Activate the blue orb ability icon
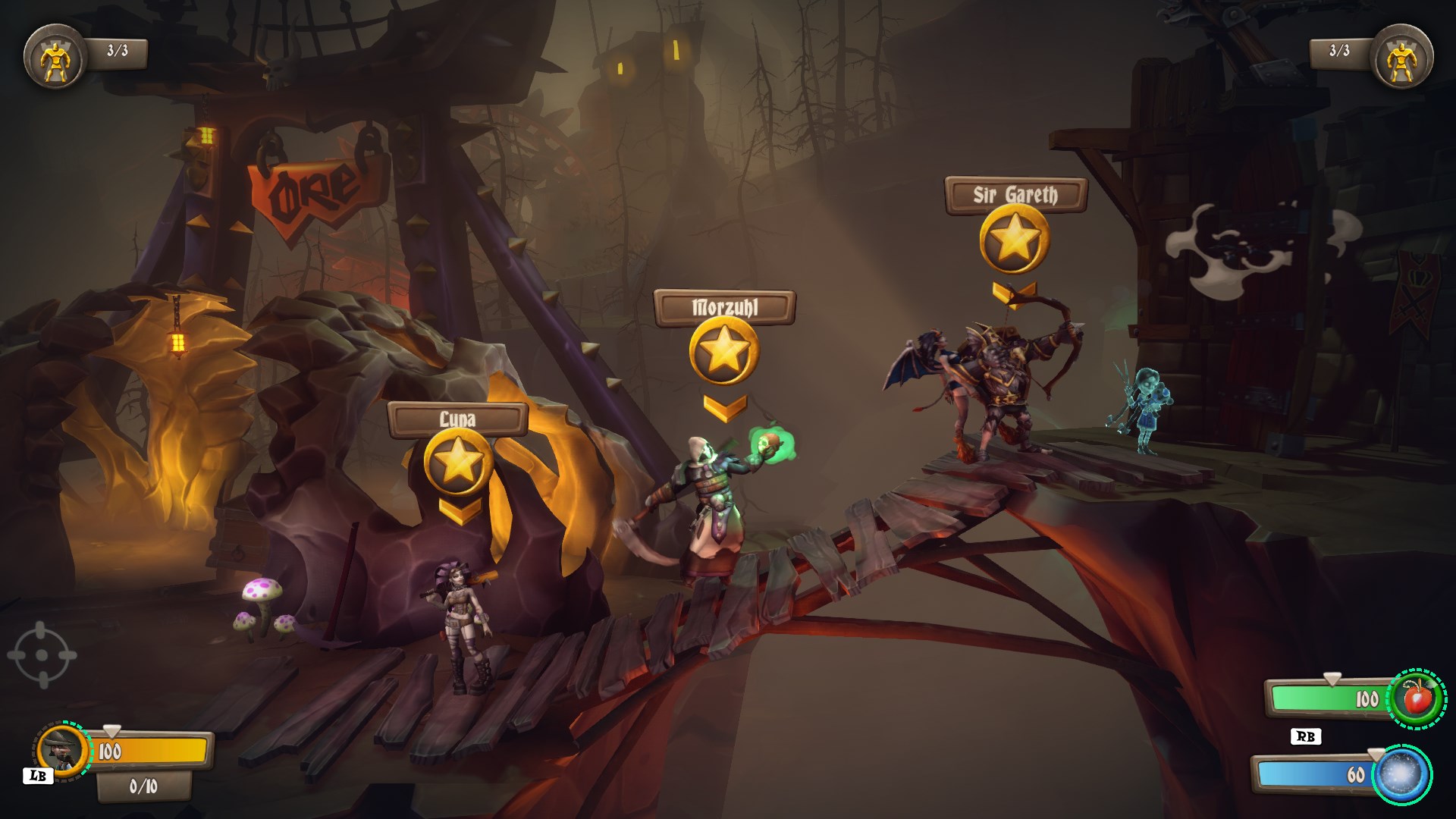This screenshot has width=1456, height=819. pos(1401,774)
